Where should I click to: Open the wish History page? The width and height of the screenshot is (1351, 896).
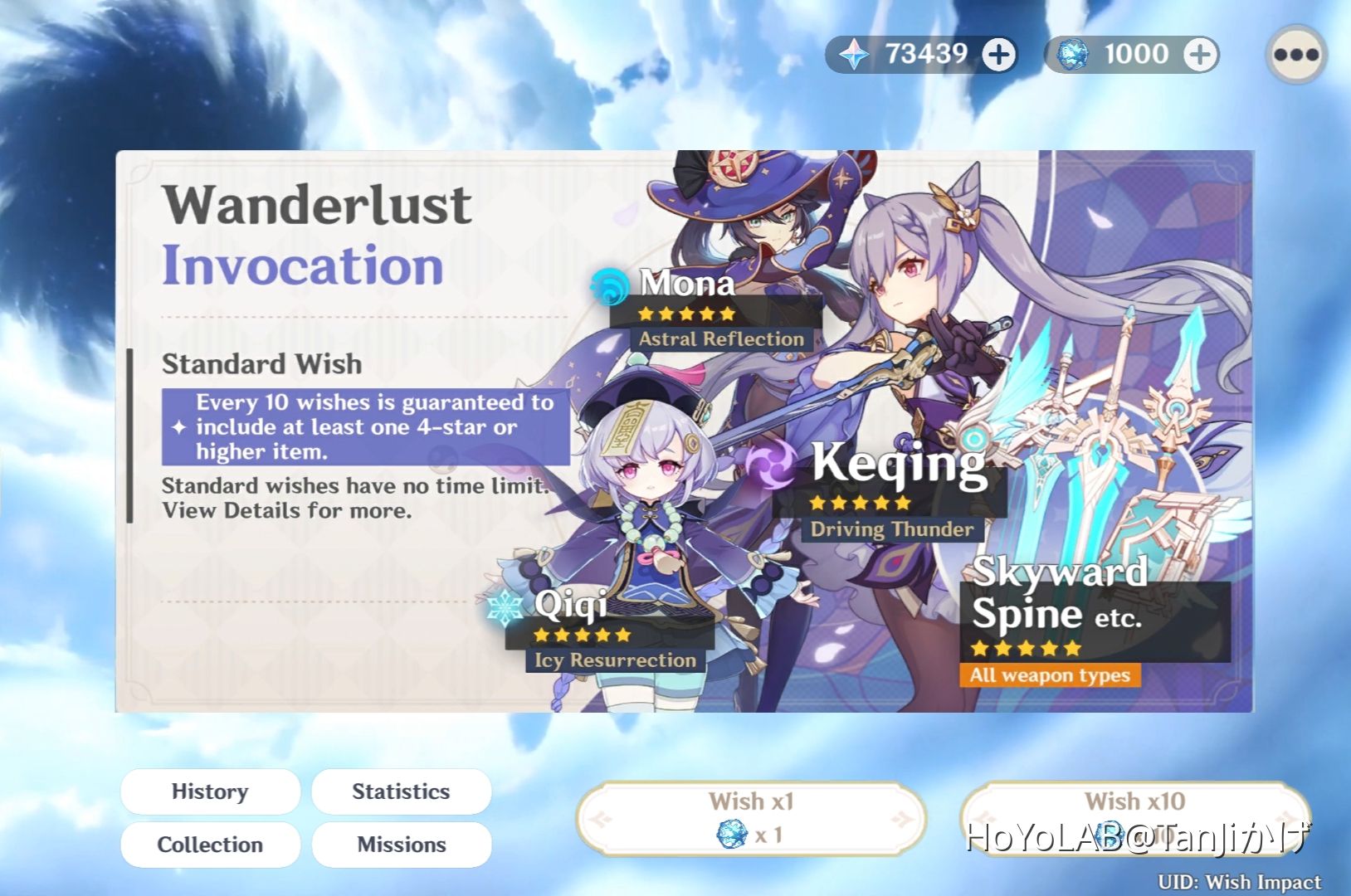click(210, 791)
